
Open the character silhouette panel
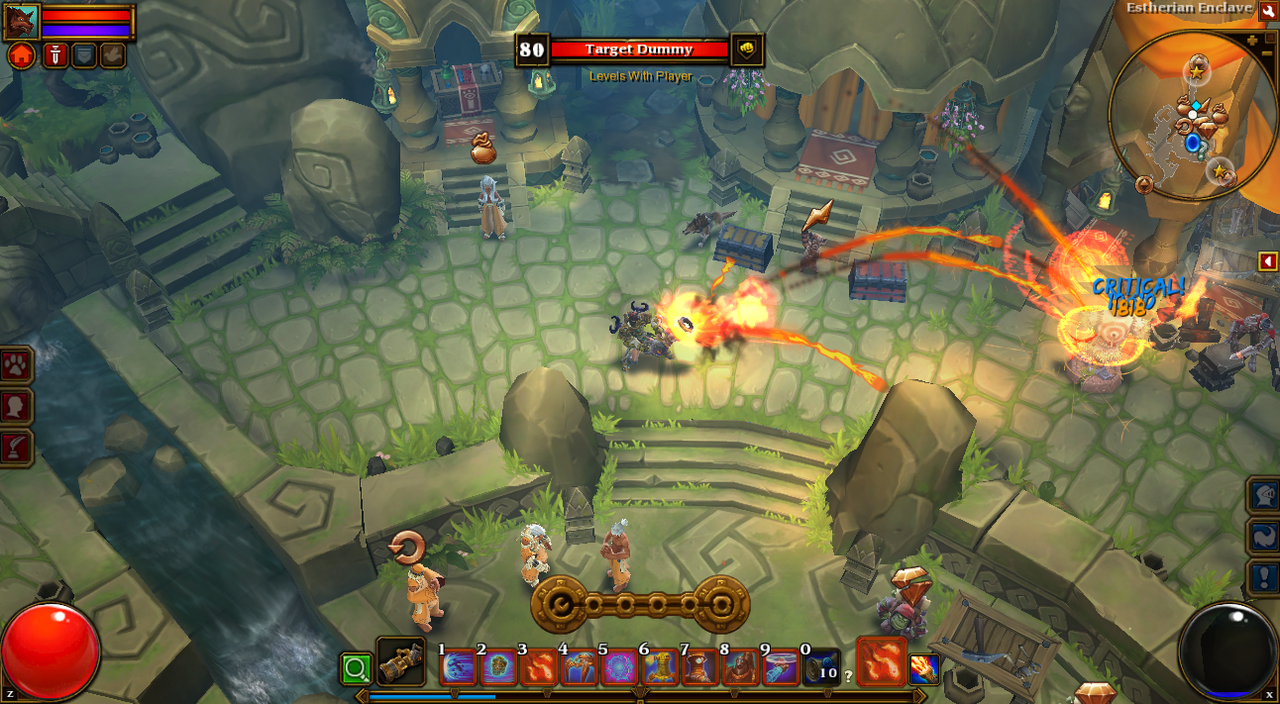coord(17,407)
